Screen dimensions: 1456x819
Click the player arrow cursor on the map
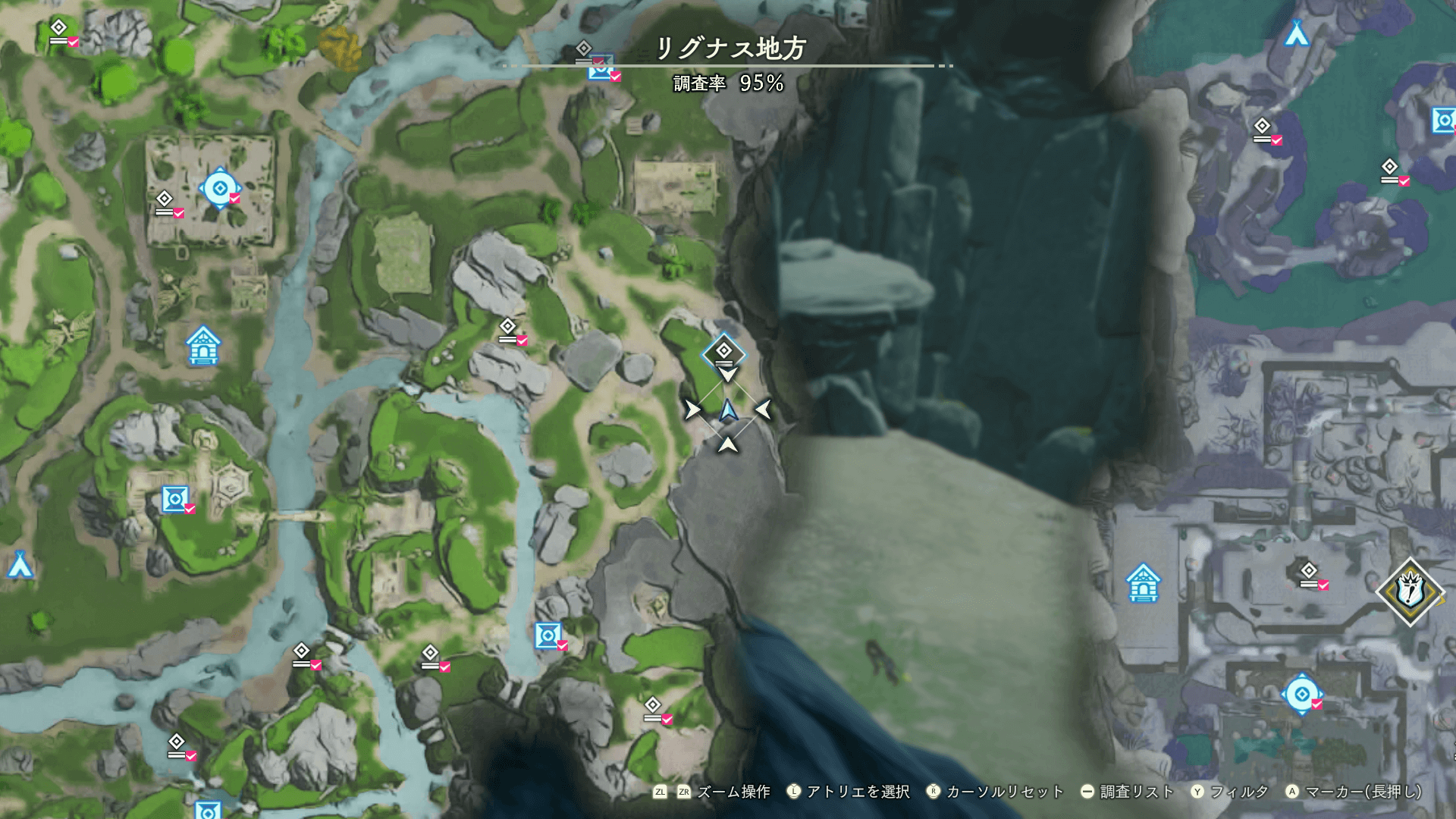728,411
